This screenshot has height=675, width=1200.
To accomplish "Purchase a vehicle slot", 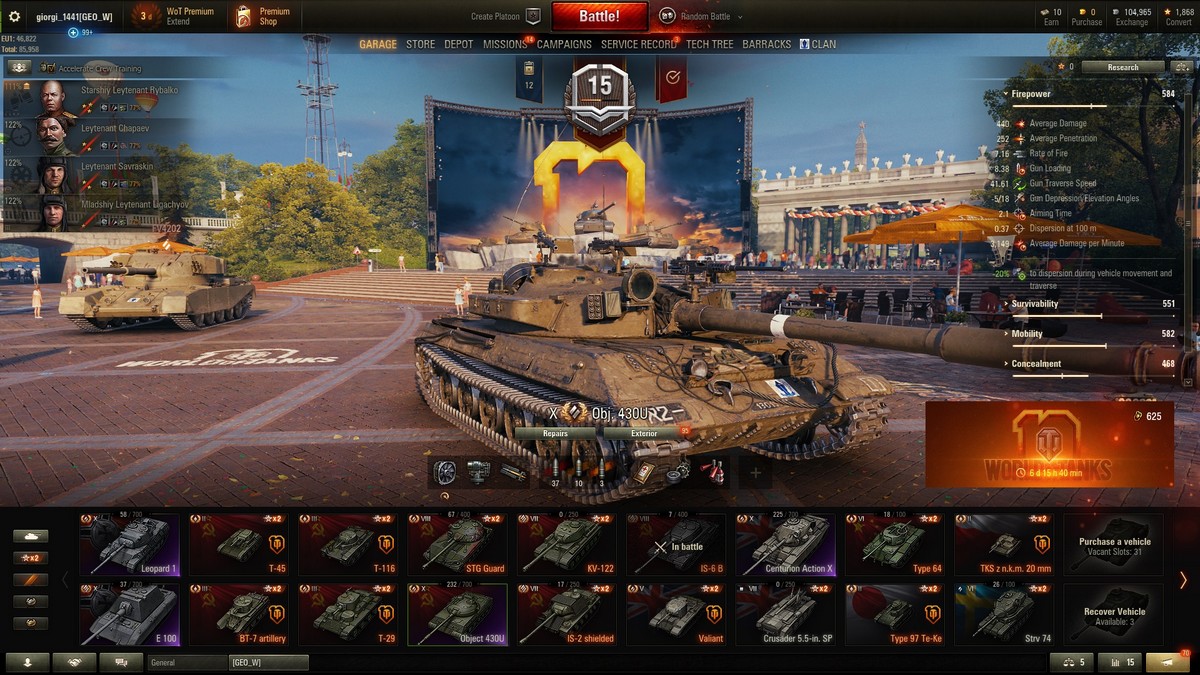I will [1114, 545].
